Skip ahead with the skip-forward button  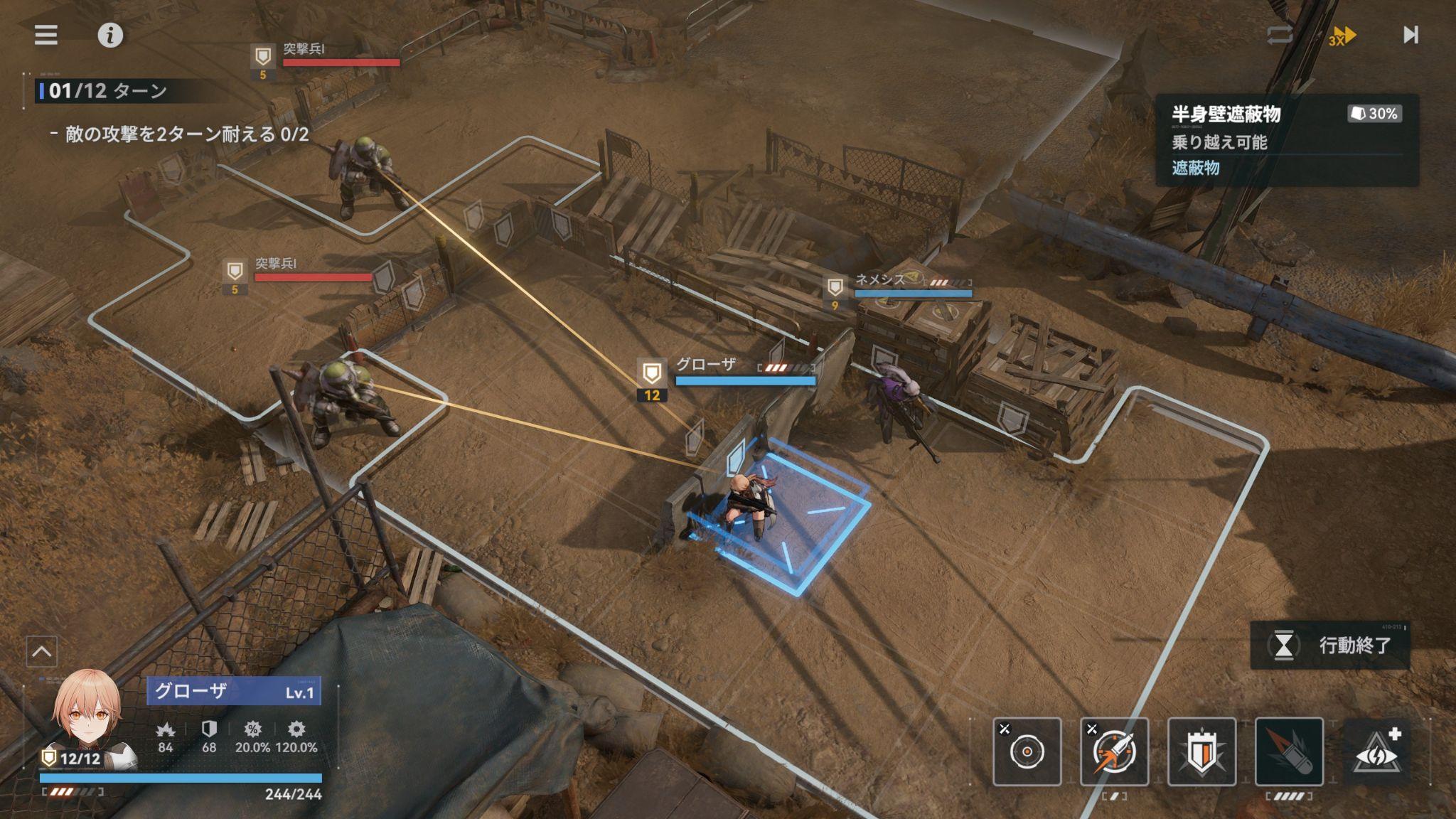pyautogui.click(x=1410, y=35)
